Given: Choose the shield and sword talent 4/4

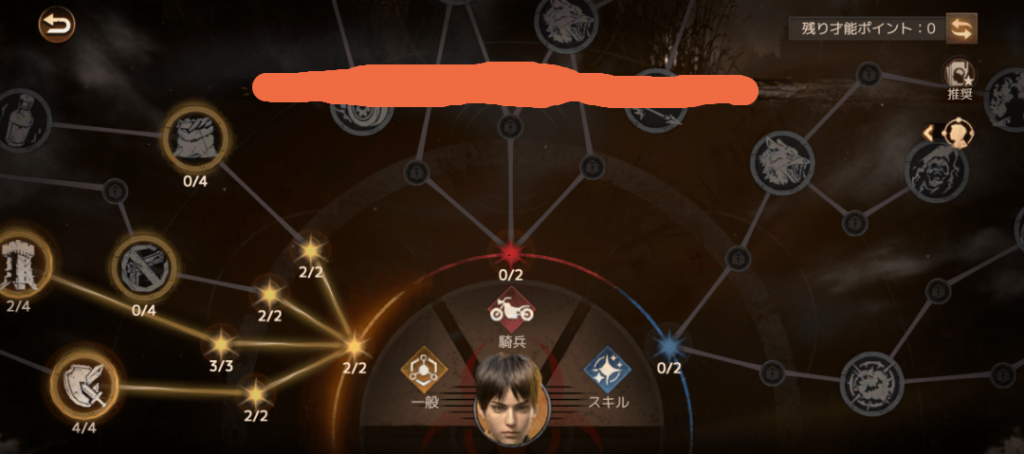Looking at the screenshot, I should [x=85, y=381].
